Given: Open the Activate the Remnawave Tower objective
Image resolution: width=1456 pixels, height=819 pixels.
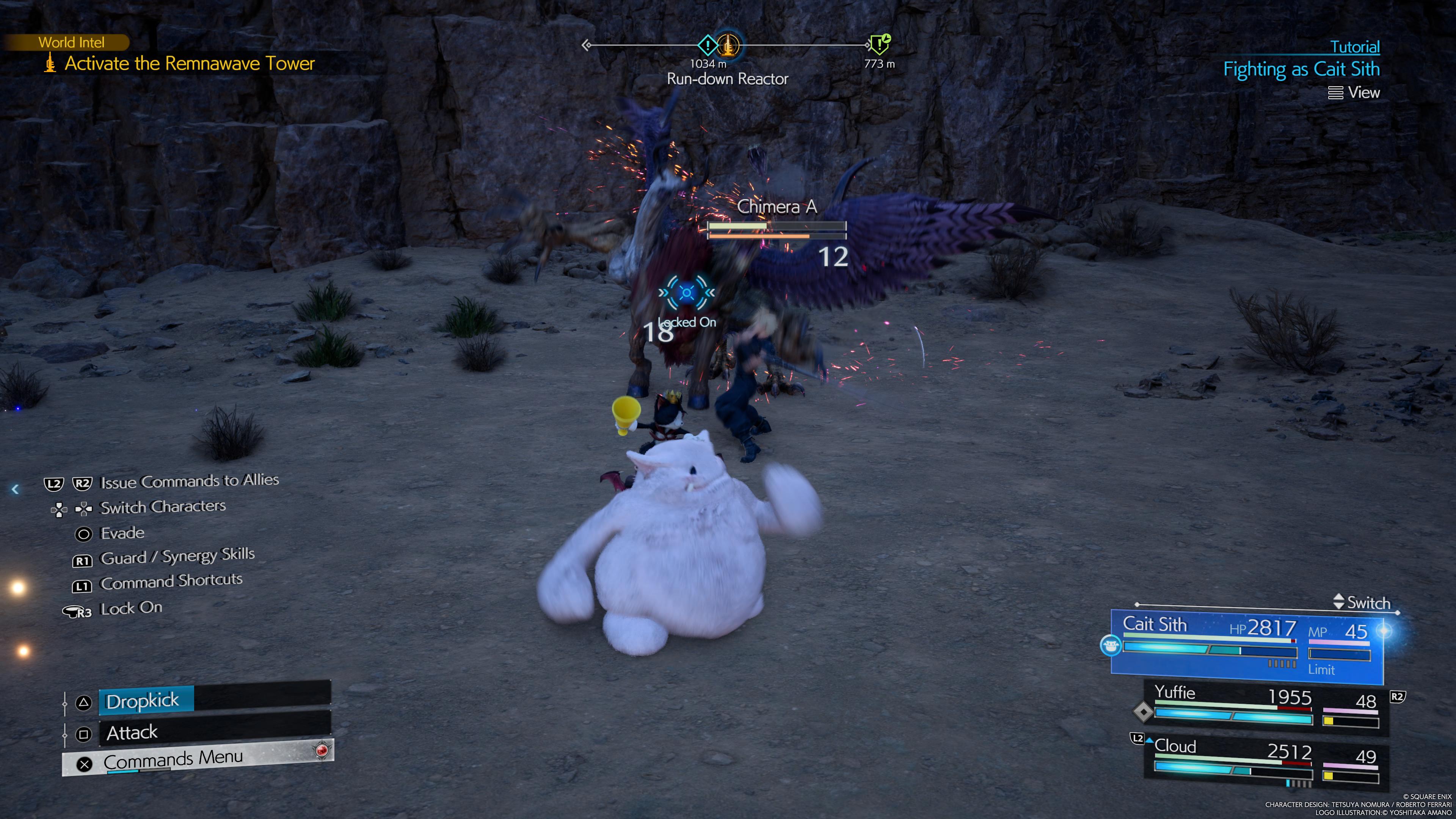Looking at the screenshot, I should coord(189,63).
